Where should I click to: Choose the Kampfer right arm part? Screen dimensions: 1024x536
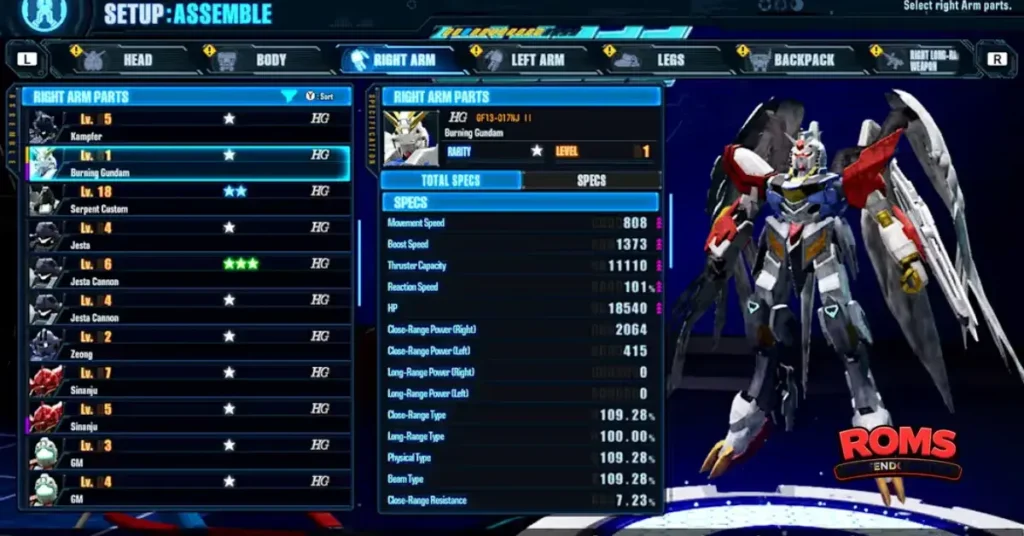(190, 125)
